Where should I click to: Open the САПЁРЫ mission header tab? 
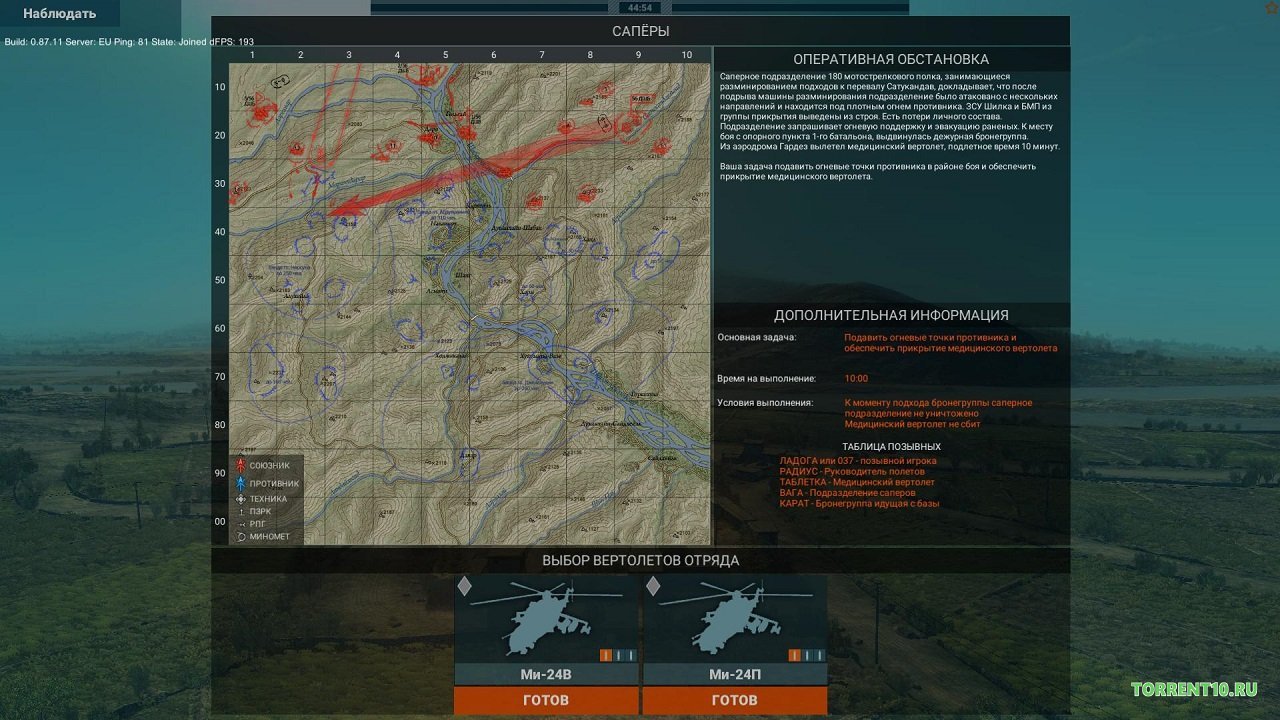[x=640, y=31]
